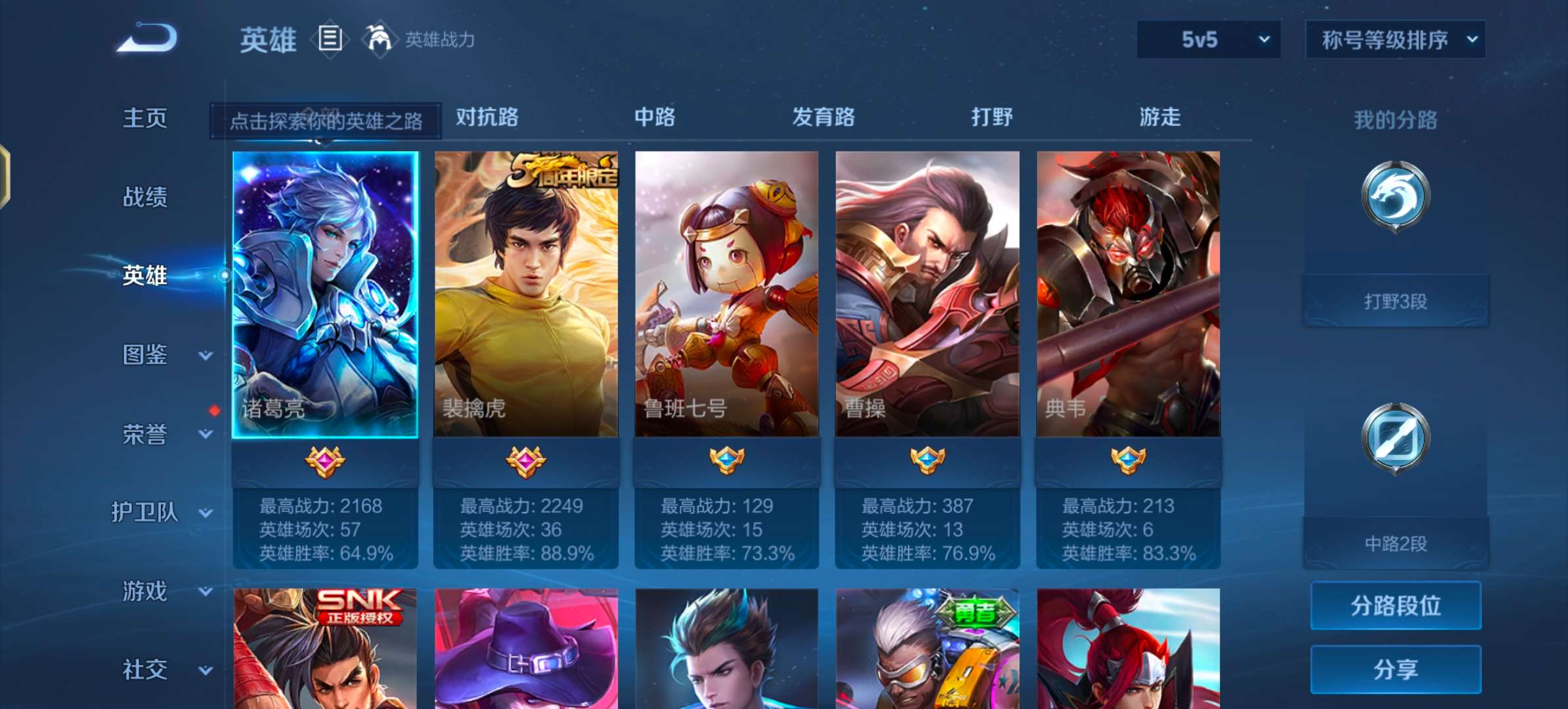Screen dimensions: 1568x709
Task: Open the 英雄战力 helmet icon
Action: 378,39
